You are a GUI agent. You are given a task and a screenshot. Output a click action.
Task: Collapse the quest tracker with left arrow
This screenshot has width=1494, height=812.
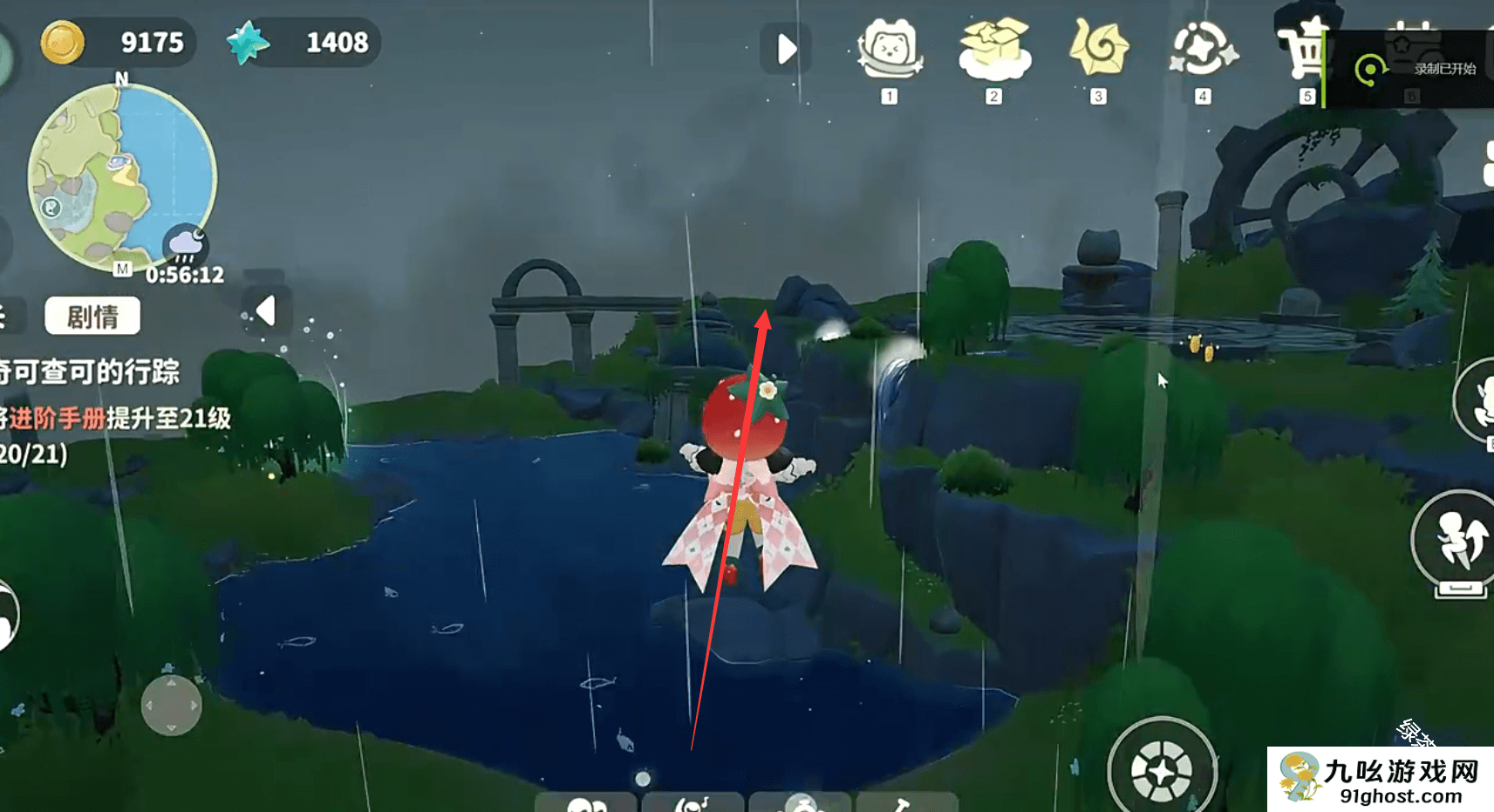tap(266, 310)
